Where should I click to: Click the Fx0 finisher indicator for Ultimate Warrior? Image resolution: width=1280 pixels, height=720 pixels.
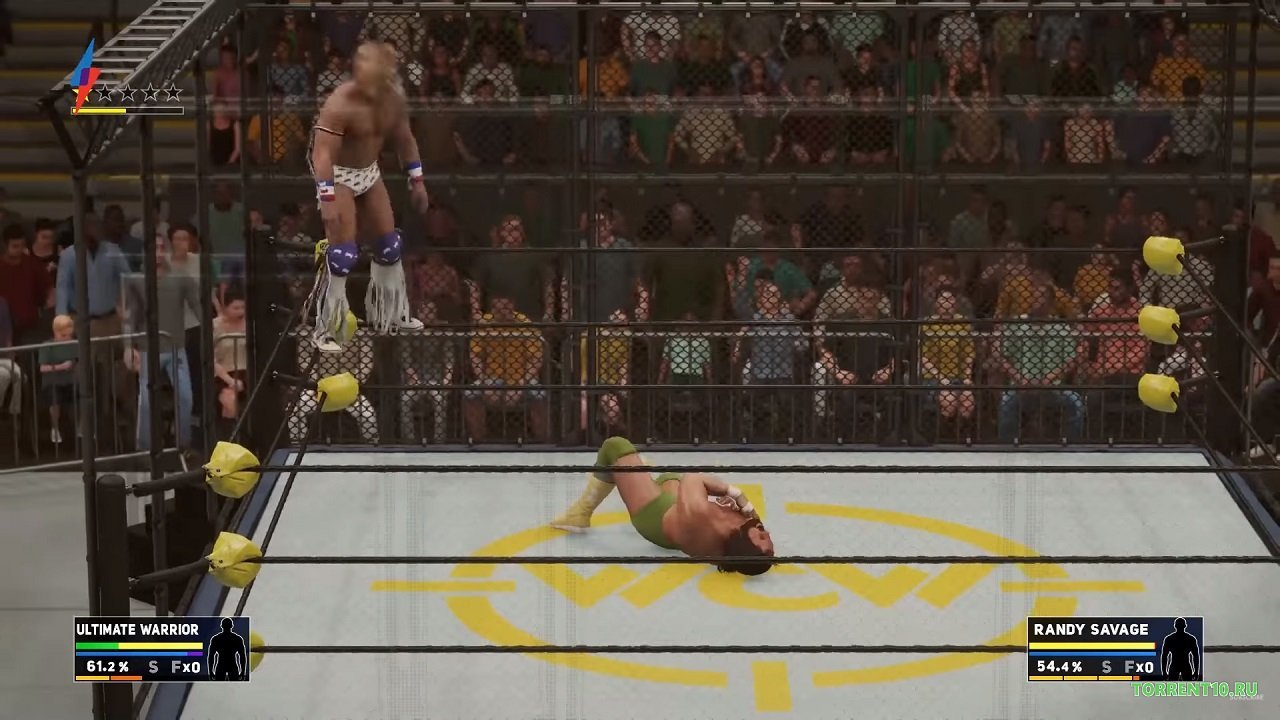(186, 667)
